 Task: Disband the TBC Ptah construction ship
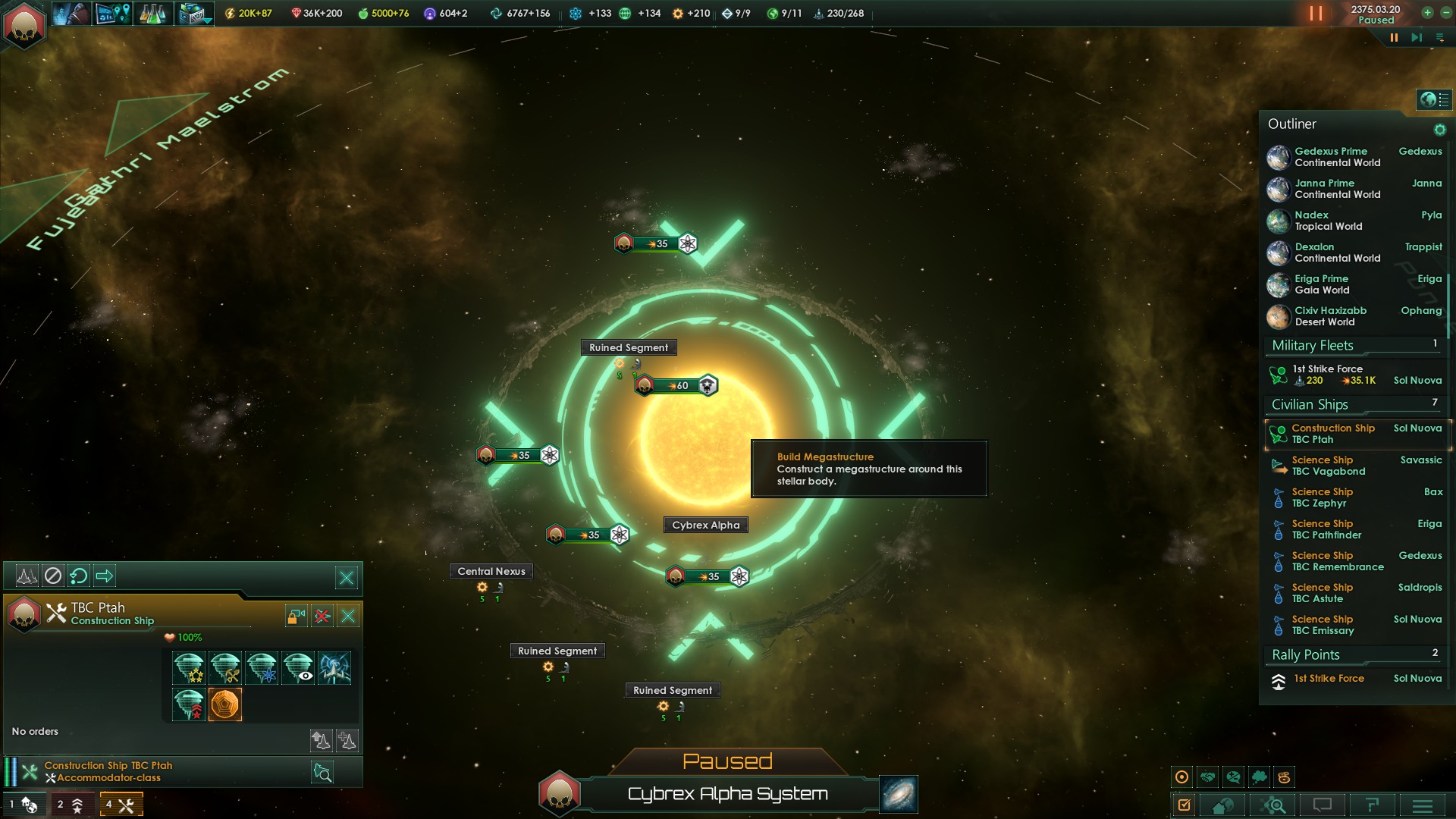coord(322,616)
